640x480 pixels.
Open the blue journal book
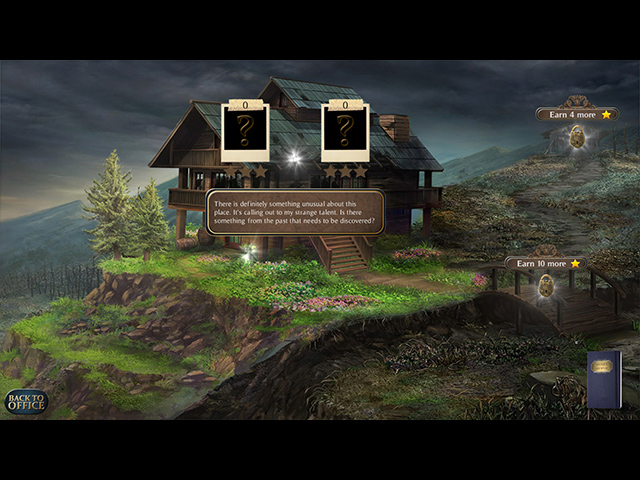[604, 379]
